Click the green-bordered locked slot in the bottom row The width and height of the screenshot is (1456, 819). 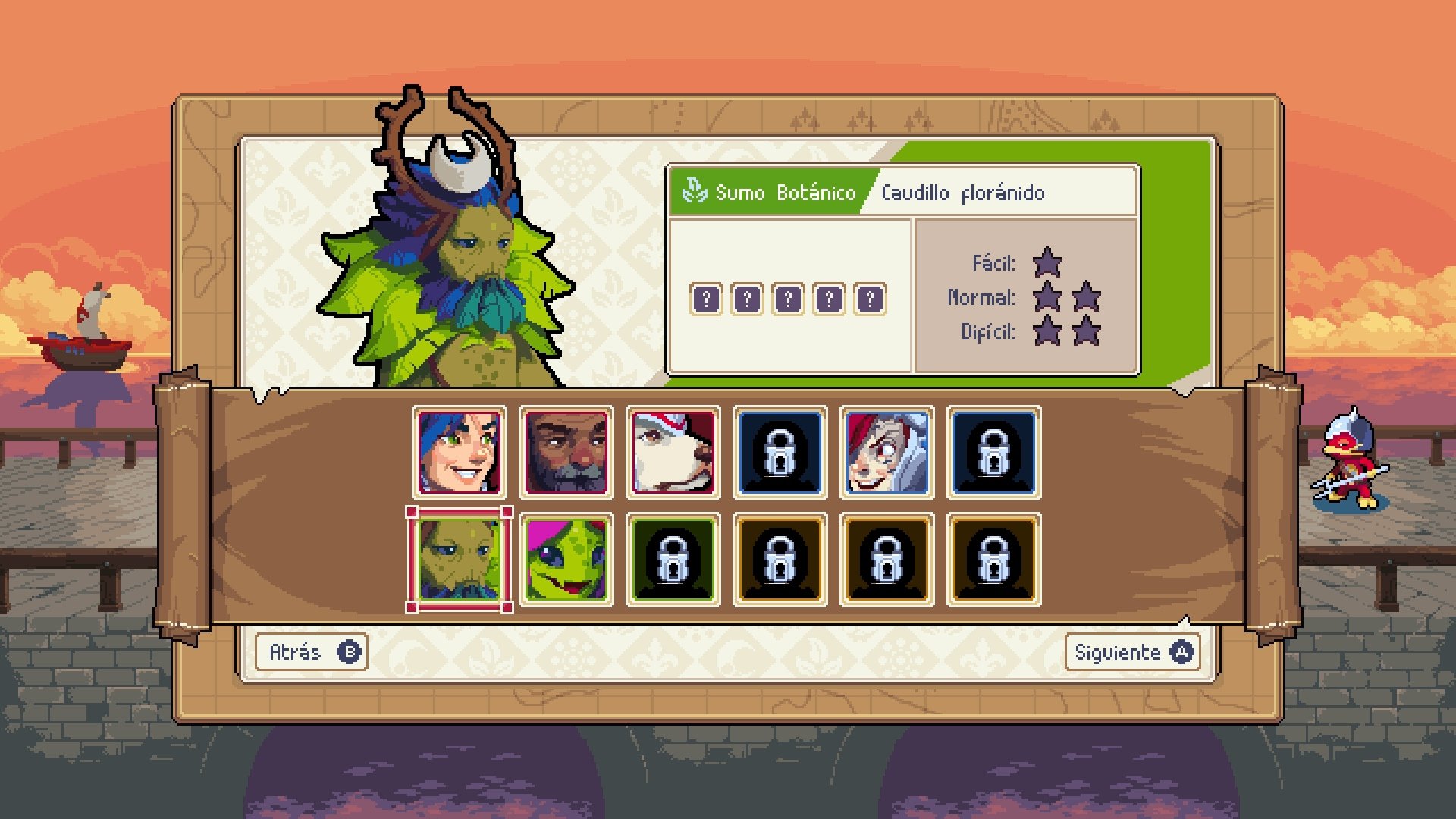click(673, 559)
